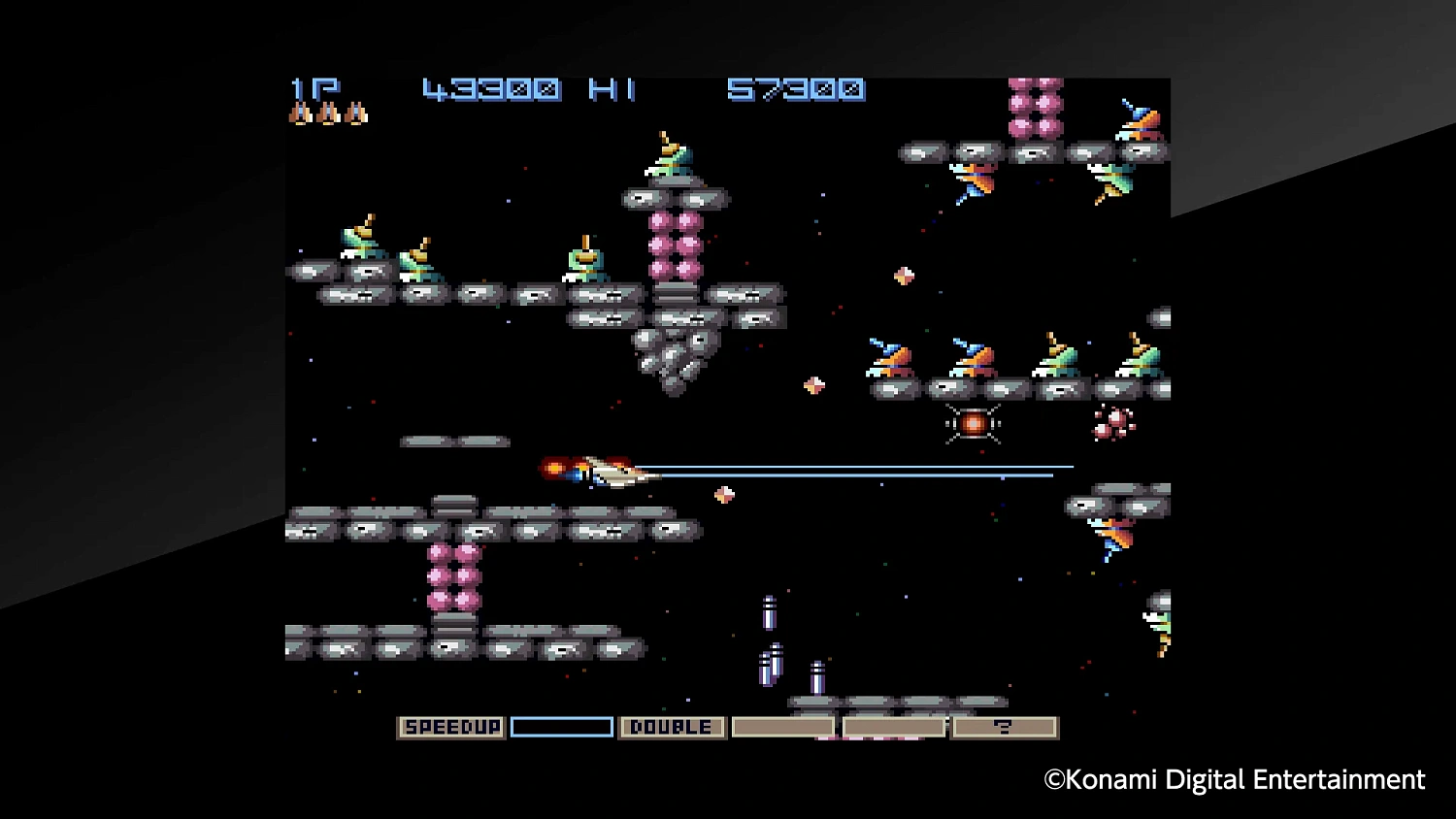This screenshot has height=819, width=1456.
Task: Toggle the SPEEDUP slot in the power meter
Action: [450, 726]
